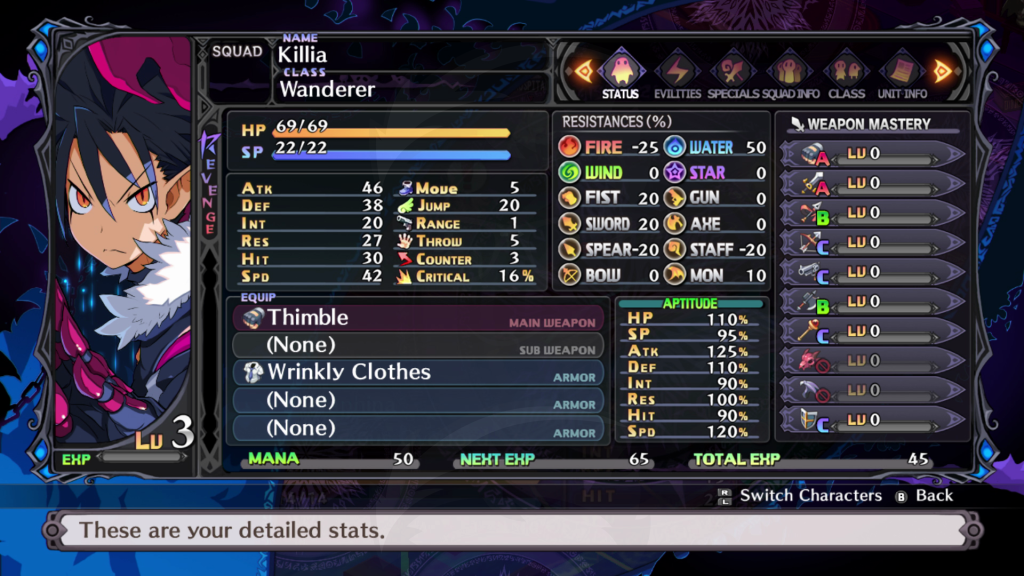Image resolution: width=1024 pixels, height=576 pixels.
Task: Select the Class tab
Action: [x=846, y=75]
